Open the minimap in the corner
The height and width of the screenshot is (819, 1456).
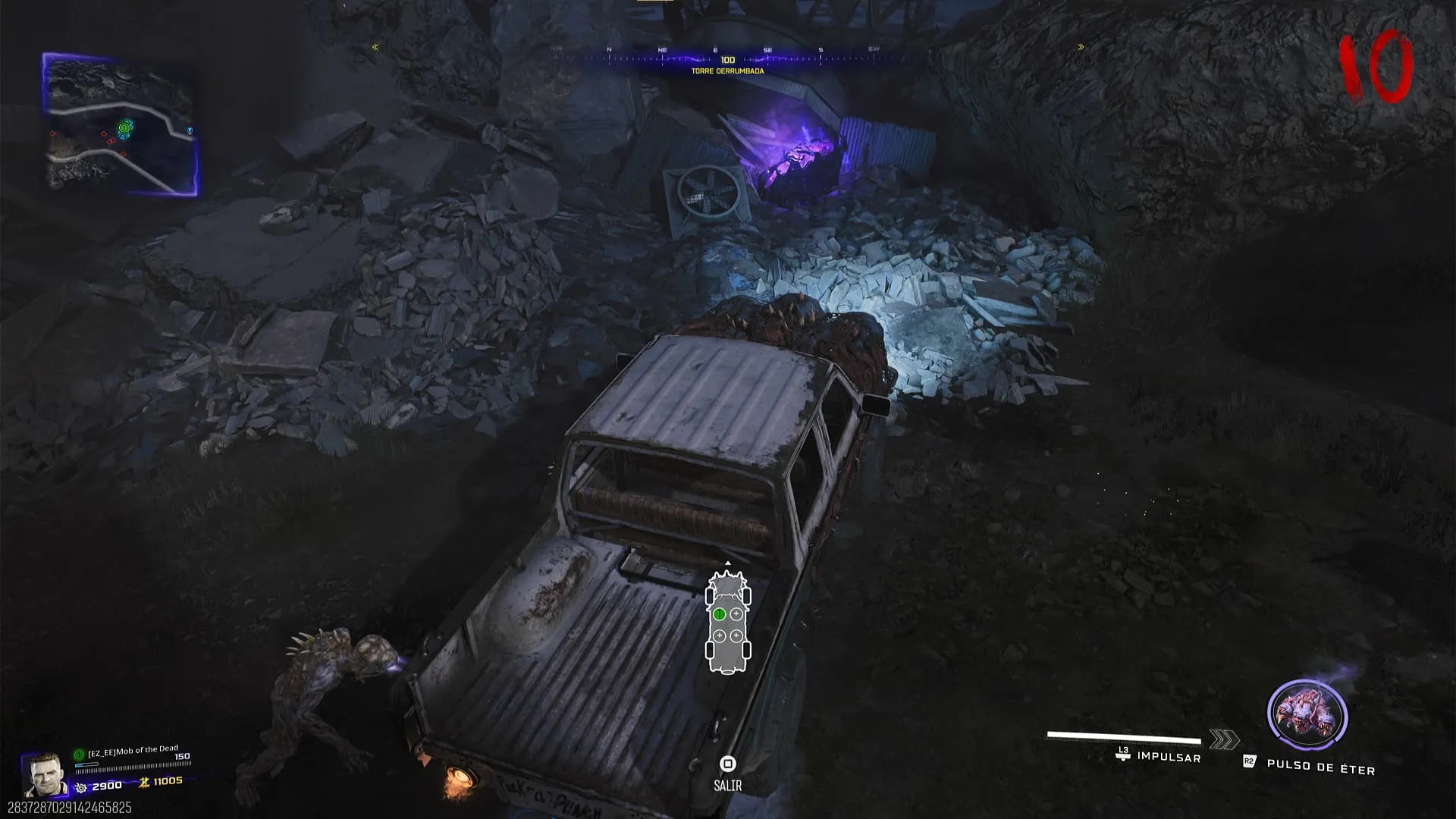(121, 124)
